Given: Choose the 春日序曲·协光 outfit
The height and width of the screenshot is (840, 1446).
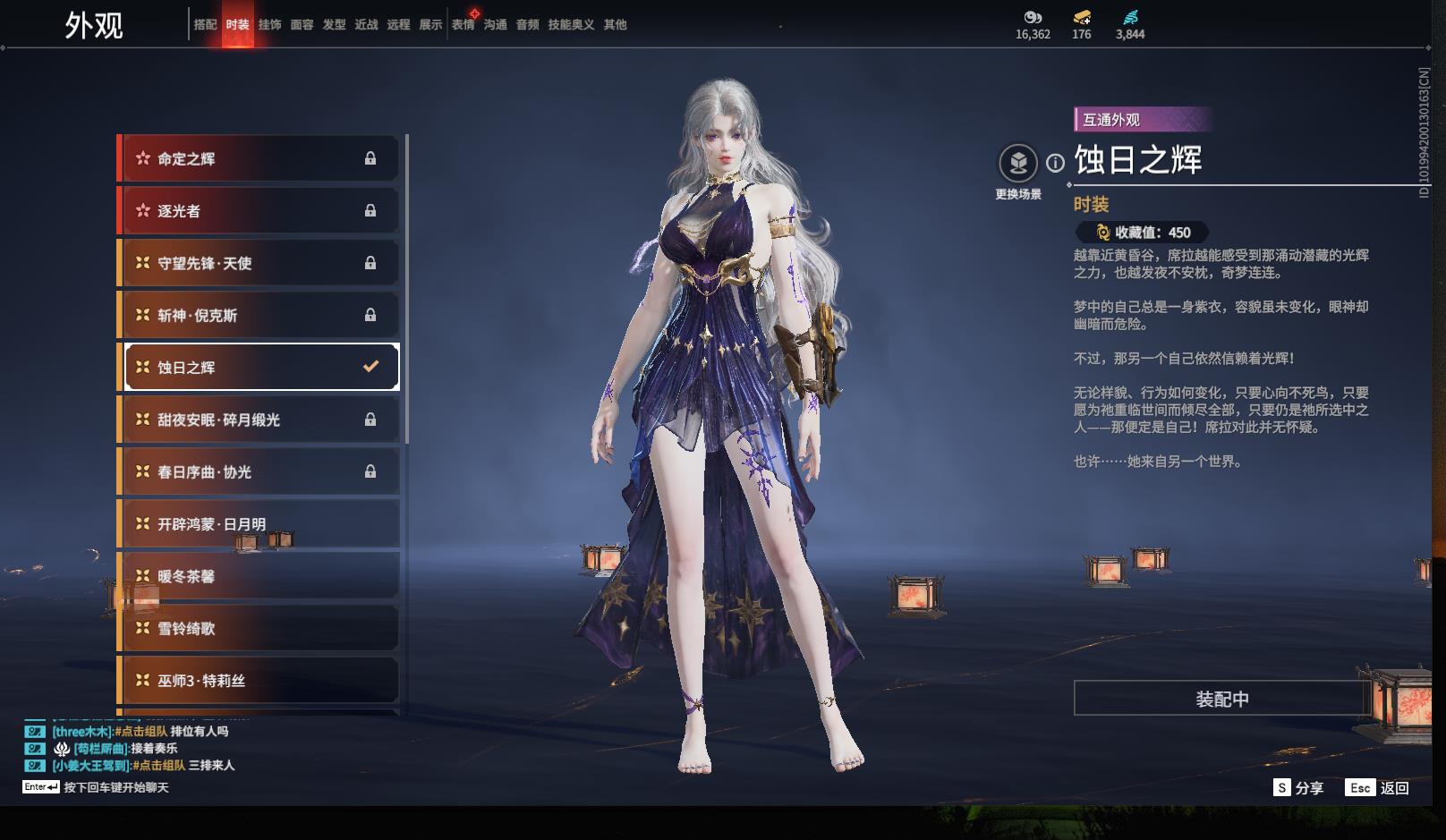Looking at the screenshot, I should pyautogui.click(x=259, y=471).
